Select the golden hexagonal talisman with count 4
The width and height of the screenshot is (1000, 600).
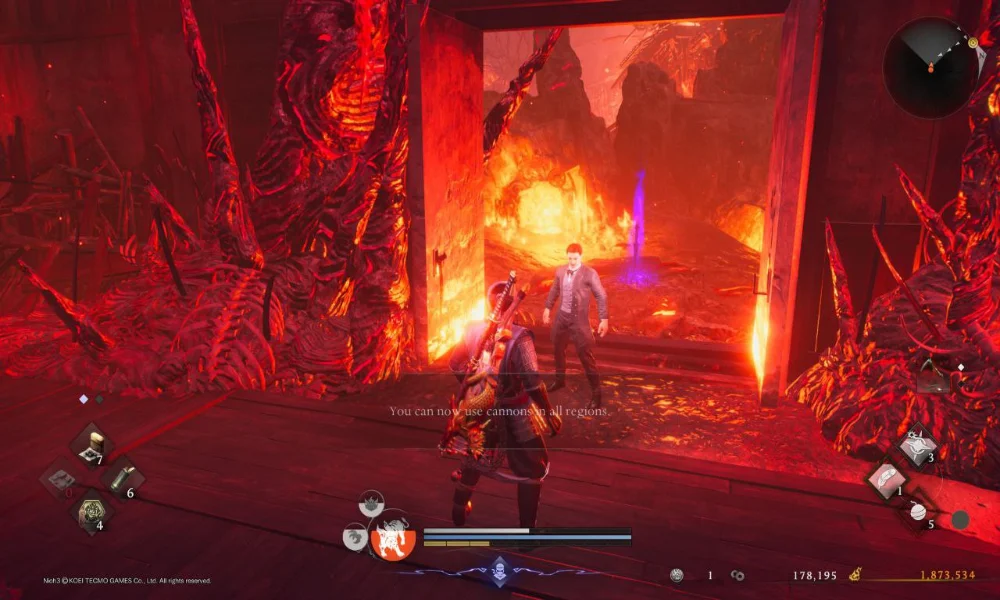pyautogui.click(x=90, y=511)
